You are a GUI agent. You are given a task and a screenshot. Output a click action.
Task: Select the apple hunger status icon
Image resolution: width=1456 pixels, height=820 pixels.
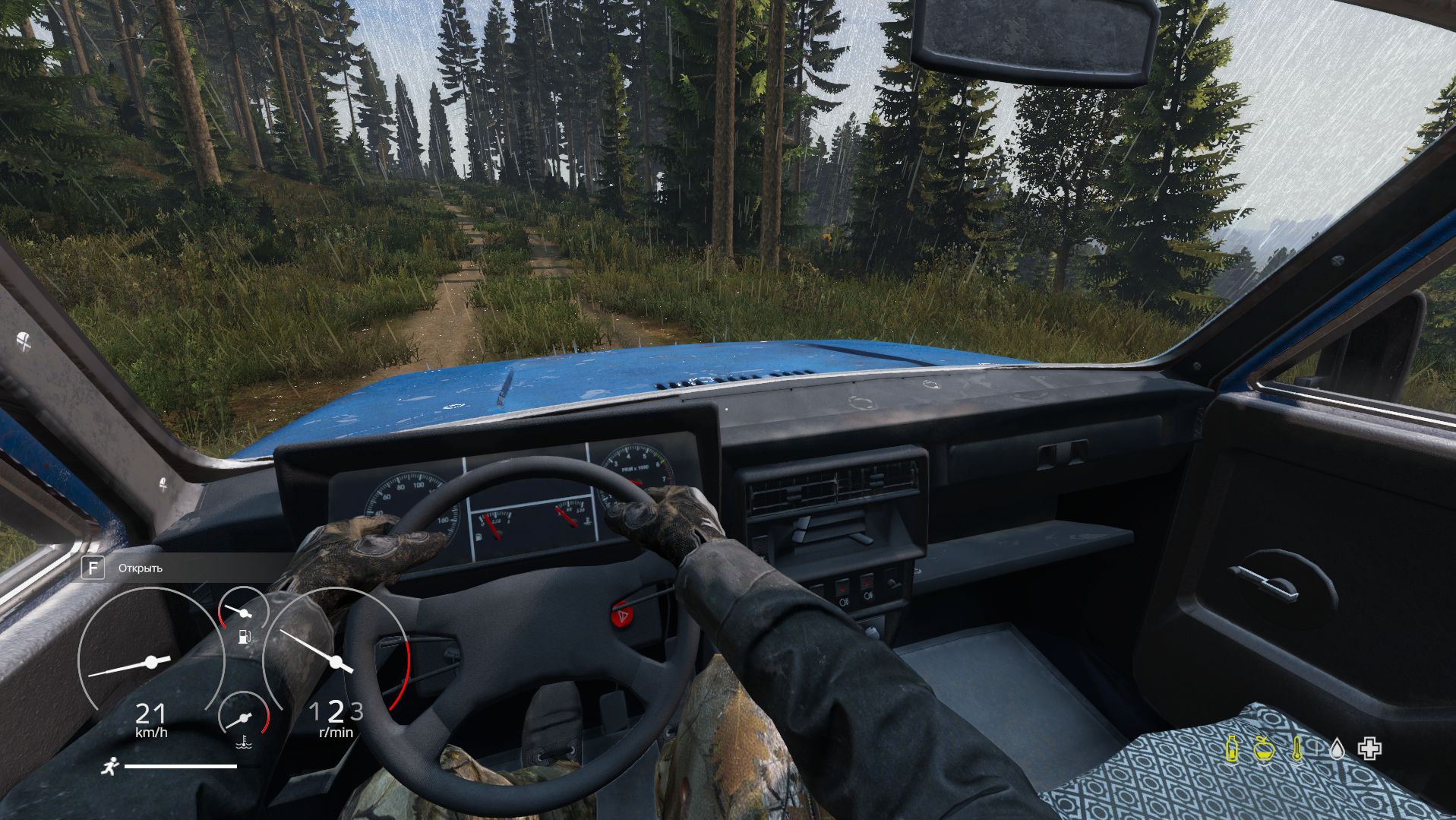[x=1264, y=749]
